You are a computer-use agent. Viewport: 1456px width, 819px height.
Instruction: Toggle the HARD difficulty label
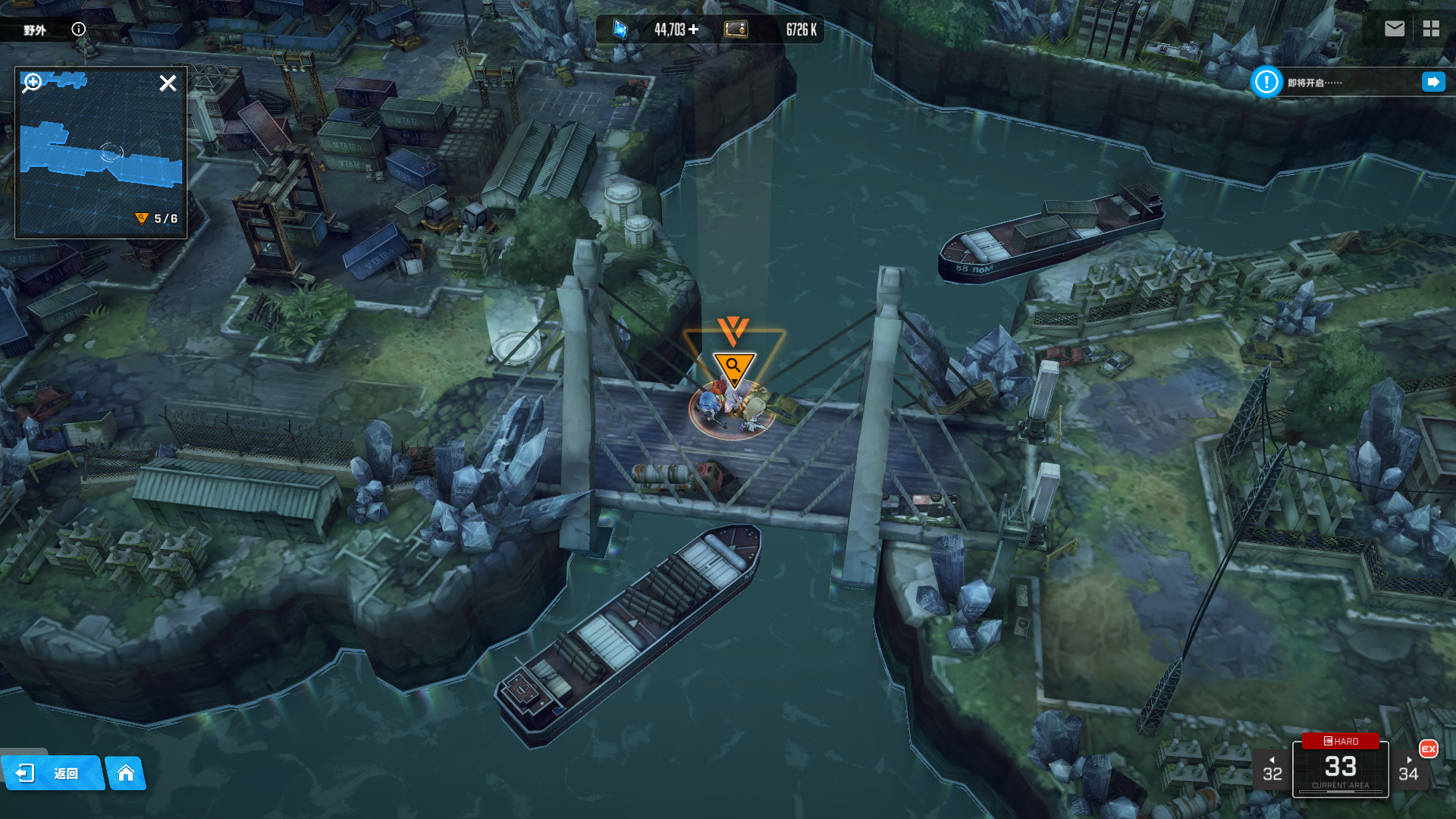[x=1340, y=741]
